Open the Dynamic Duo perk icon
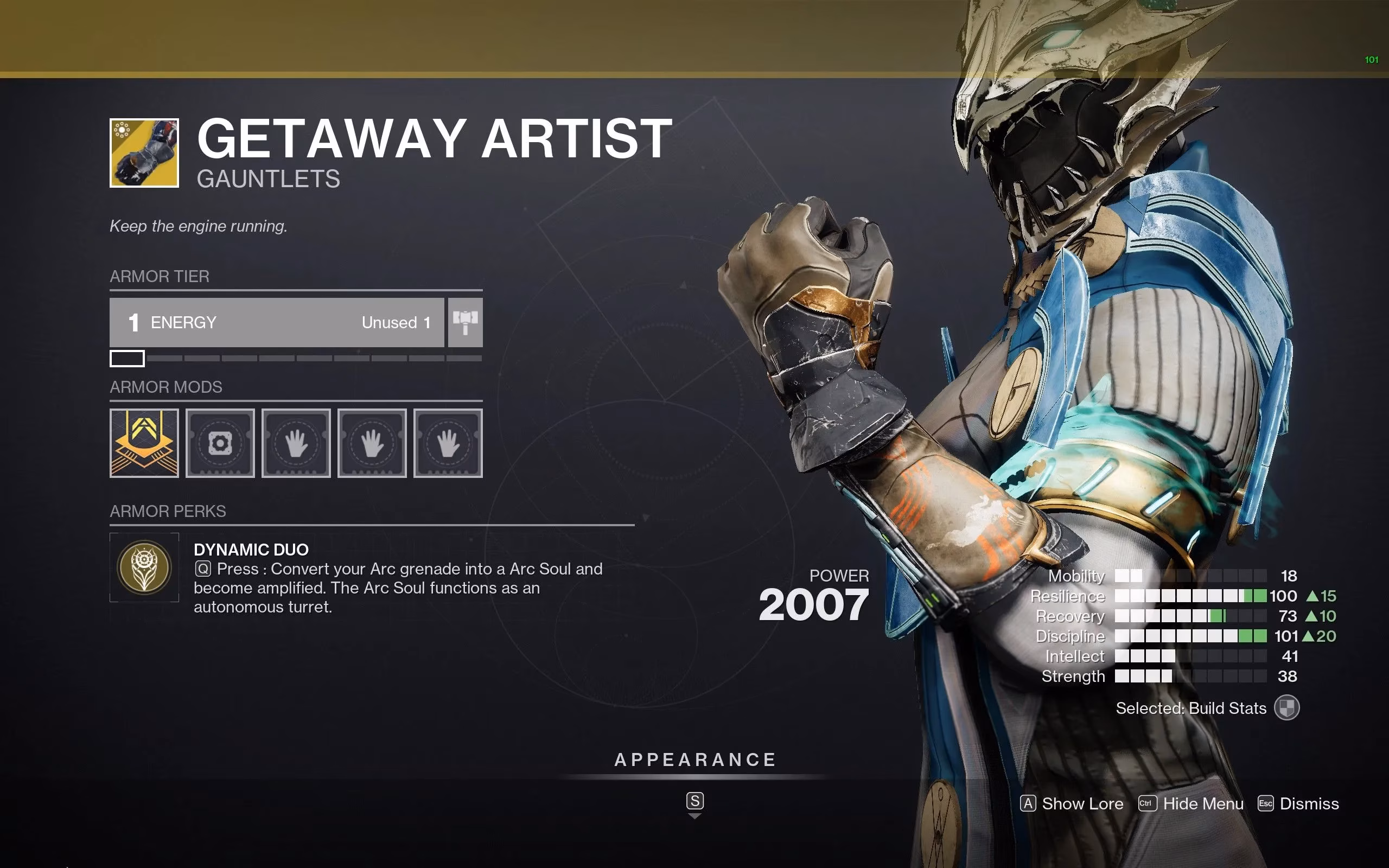 (x=143, y=567)
